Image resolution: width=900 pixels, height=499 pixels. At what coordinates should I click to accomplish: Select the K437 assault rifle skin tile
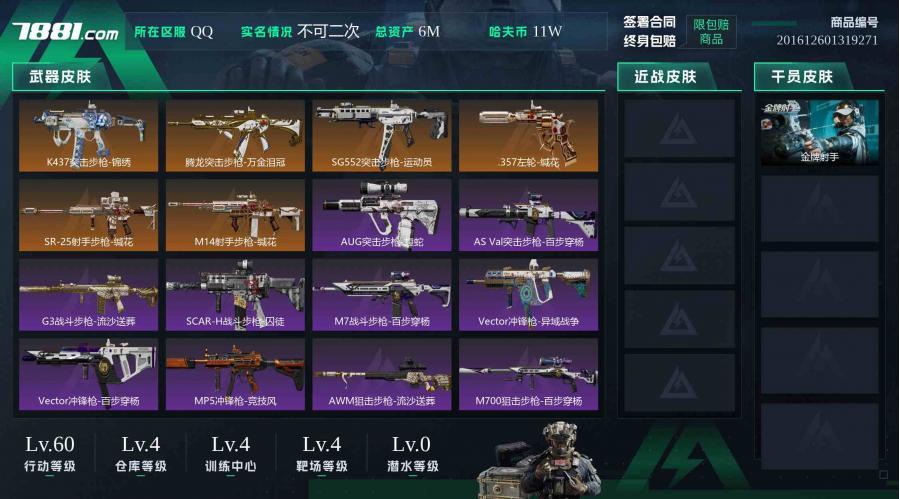[x=88, y=135]
